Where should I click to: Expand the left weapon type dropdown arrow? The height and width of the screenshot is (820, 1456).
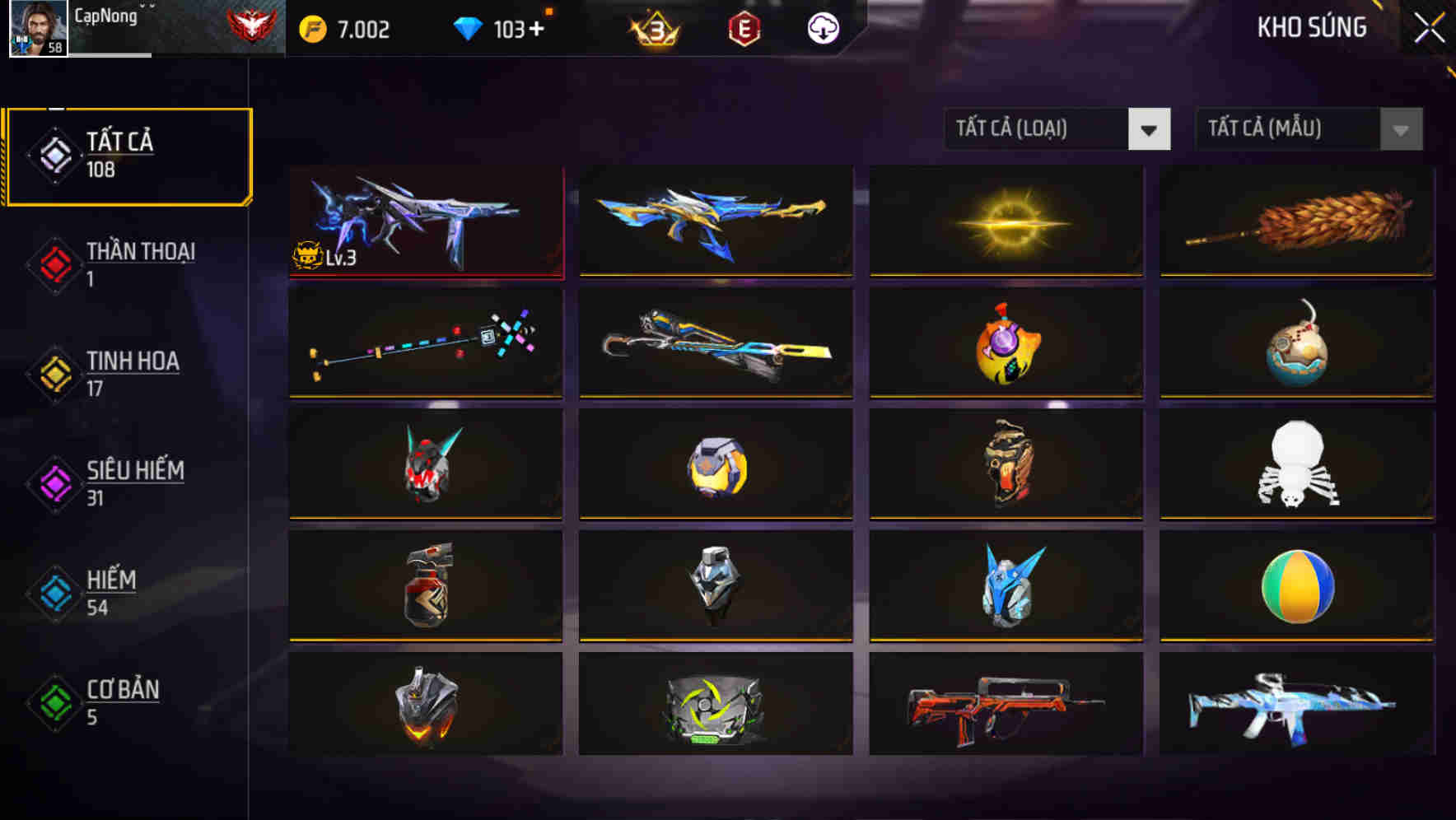(x=1150, y=129)
